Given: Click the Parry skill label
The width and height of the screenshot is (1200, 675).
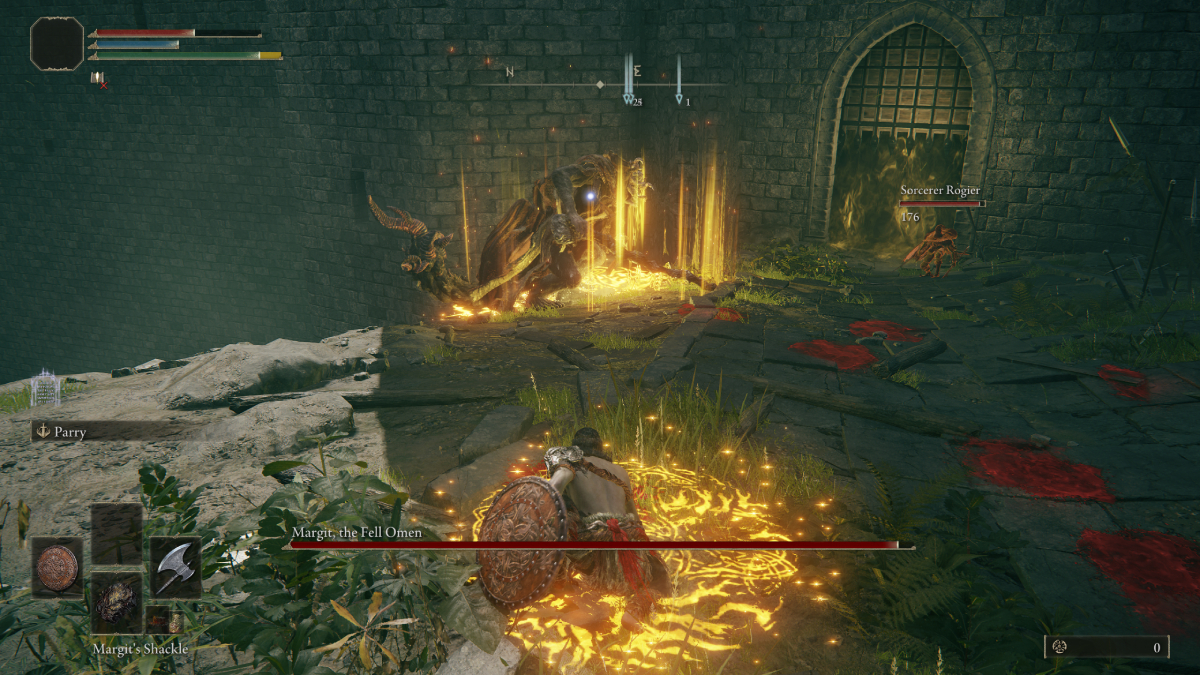Looking at the screenshot, I should click(x=70, y=432).
